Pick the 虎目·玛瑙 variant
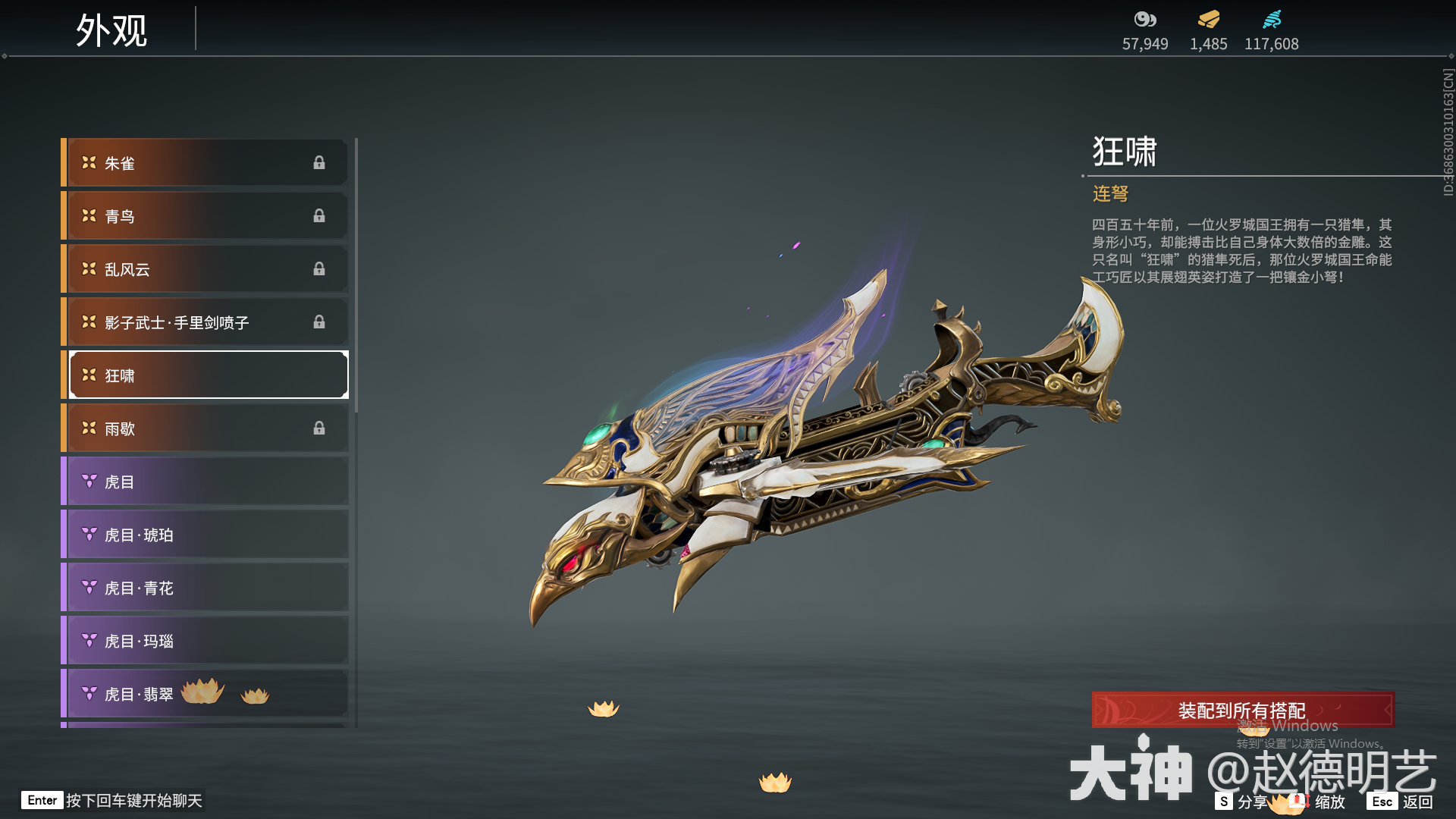 tap(206, 641)
